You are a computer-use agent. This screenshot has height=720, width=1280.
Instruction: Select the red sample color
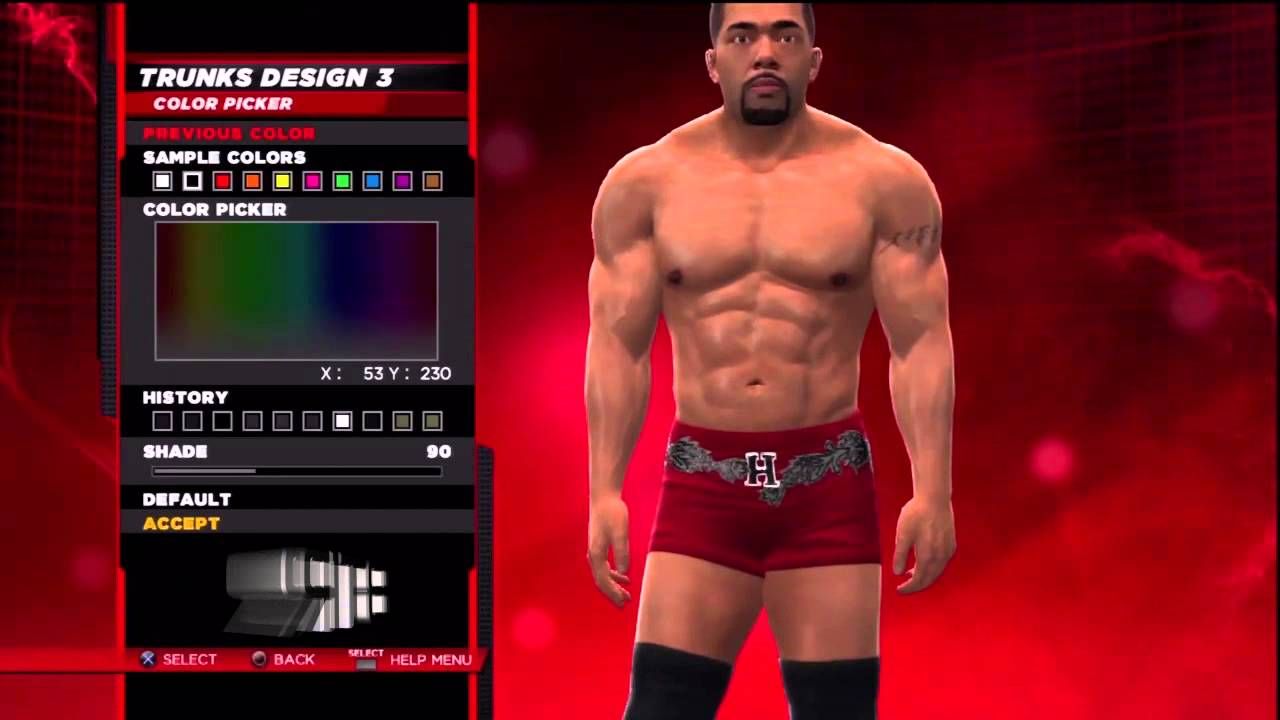point(222,181)
